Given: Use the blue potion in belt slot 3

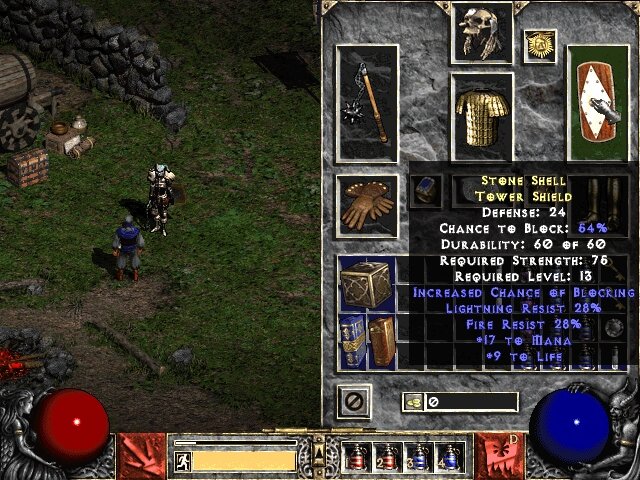Looking at the screenshot, I should pos(417,457).
